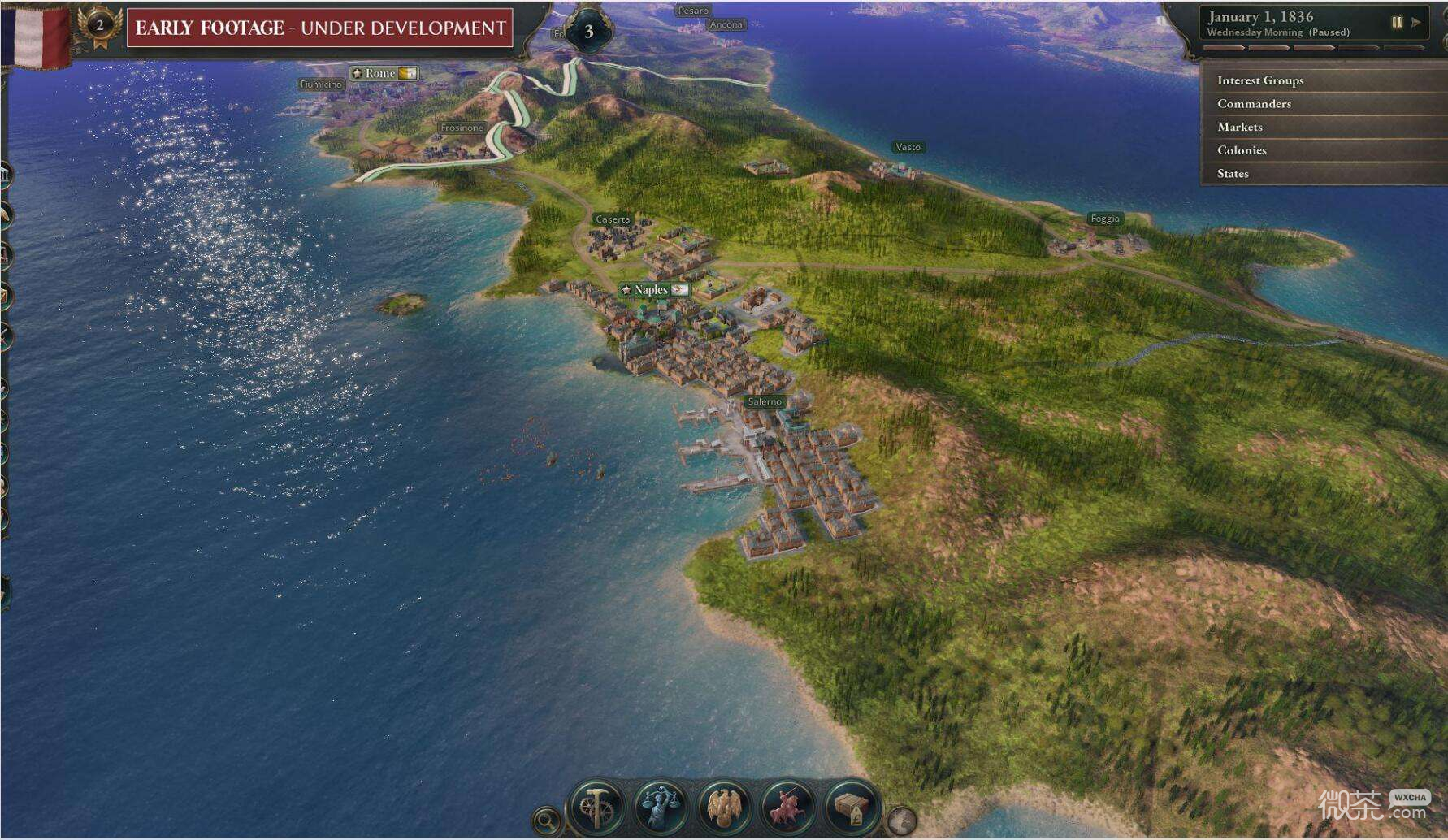Click the French tricolor flag
Screen dimensions: 1448x840
point(36,34)
